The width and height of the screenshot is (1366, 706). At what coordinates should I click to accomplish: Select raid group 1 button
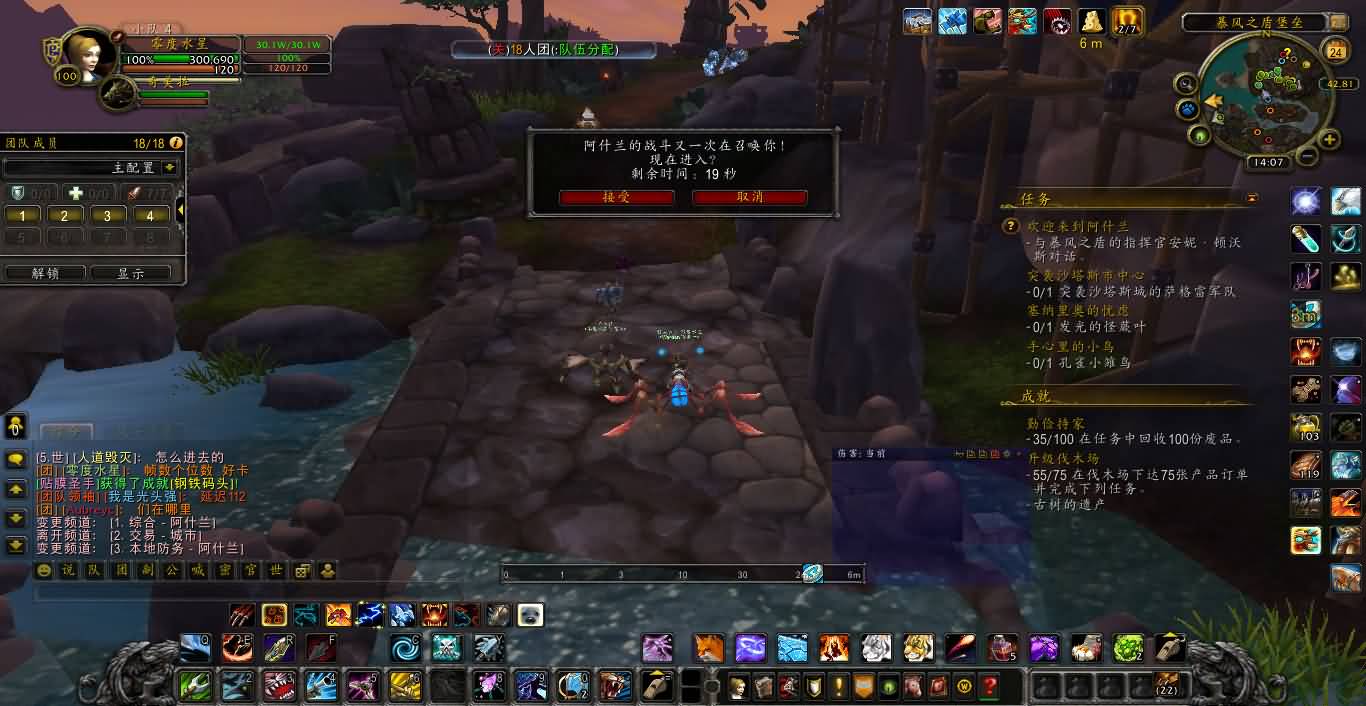coord(22,215)
